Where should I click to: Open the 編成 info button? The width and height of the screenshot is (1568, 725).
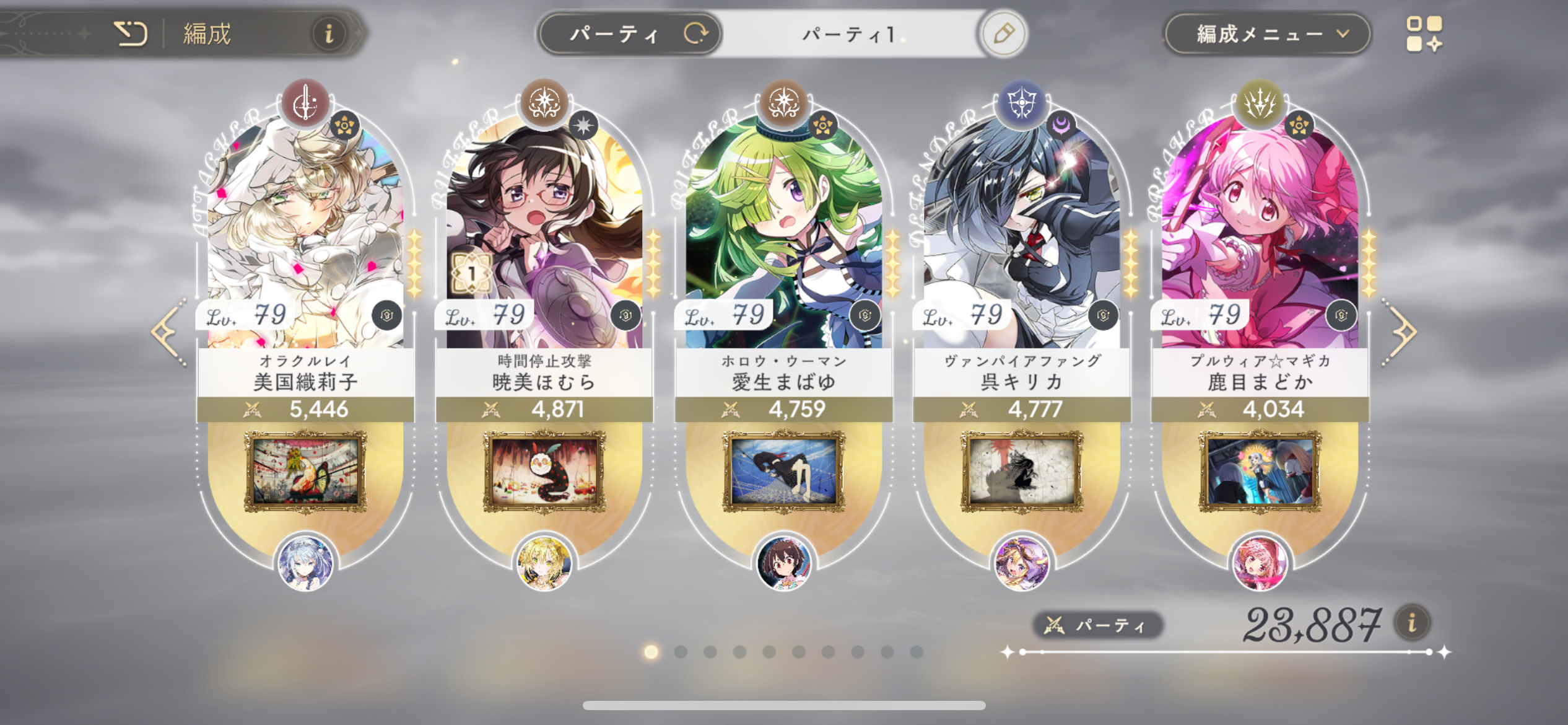tap(329, 33)
